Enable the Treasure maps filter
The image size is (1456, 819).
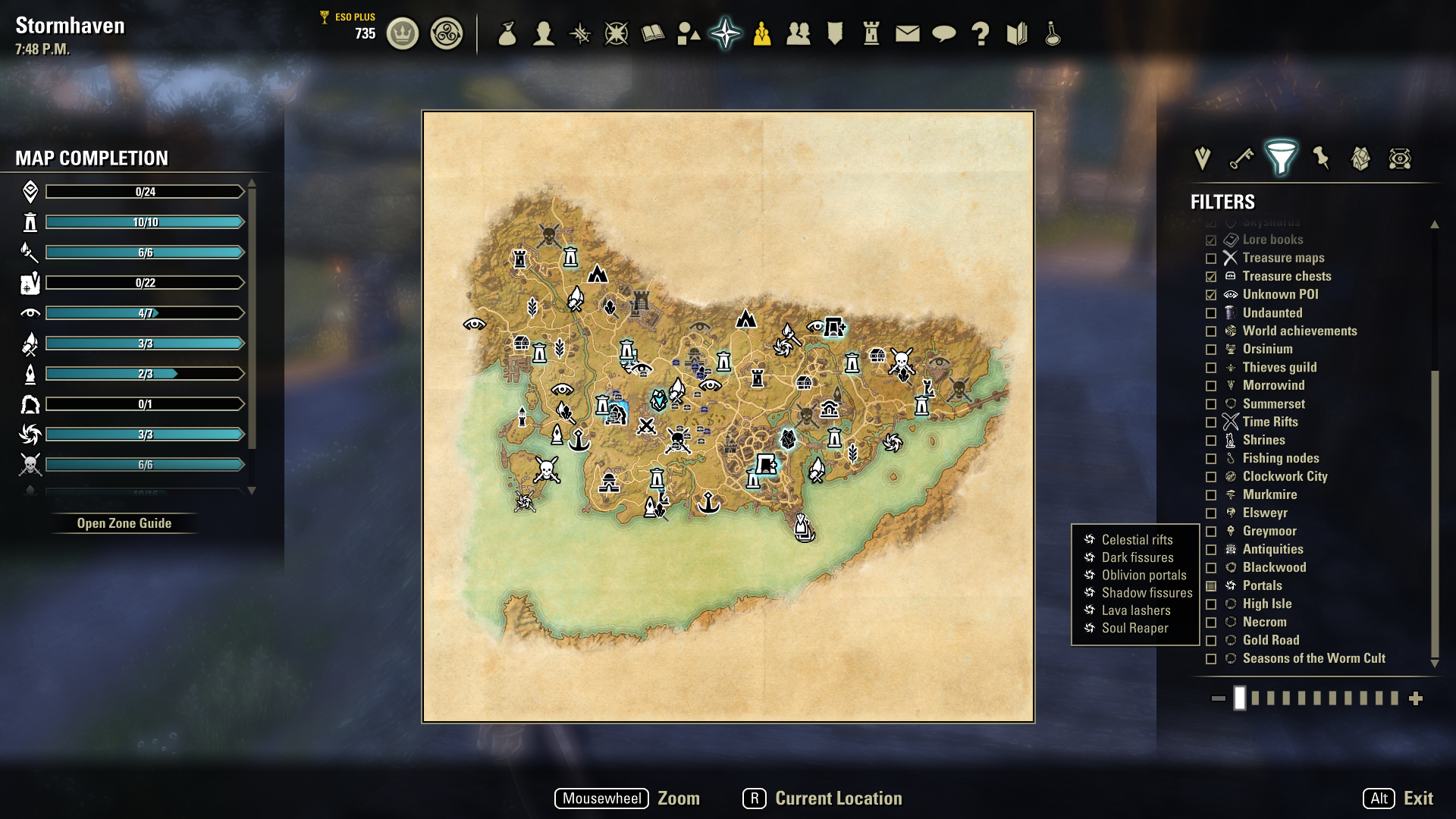click(x=1211, y=258)
